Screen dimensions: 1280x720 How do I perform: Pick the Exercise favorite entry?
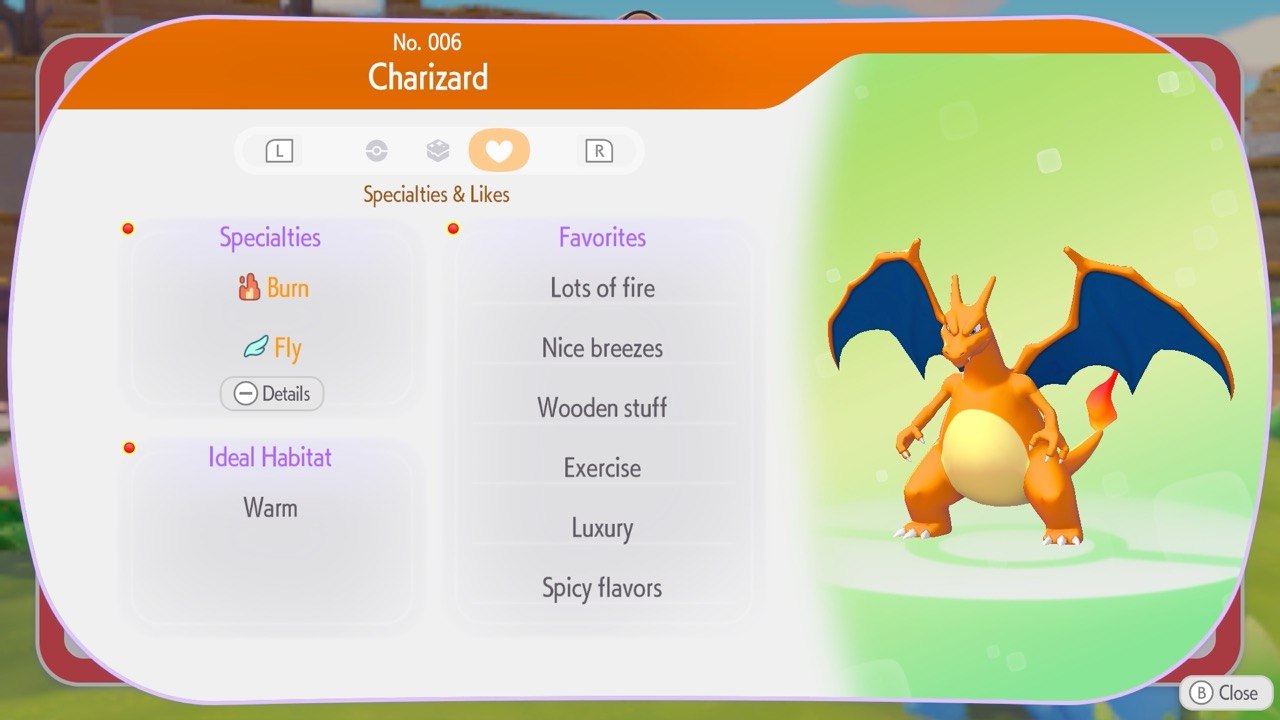pyautogui.click(x=602, y=468)
